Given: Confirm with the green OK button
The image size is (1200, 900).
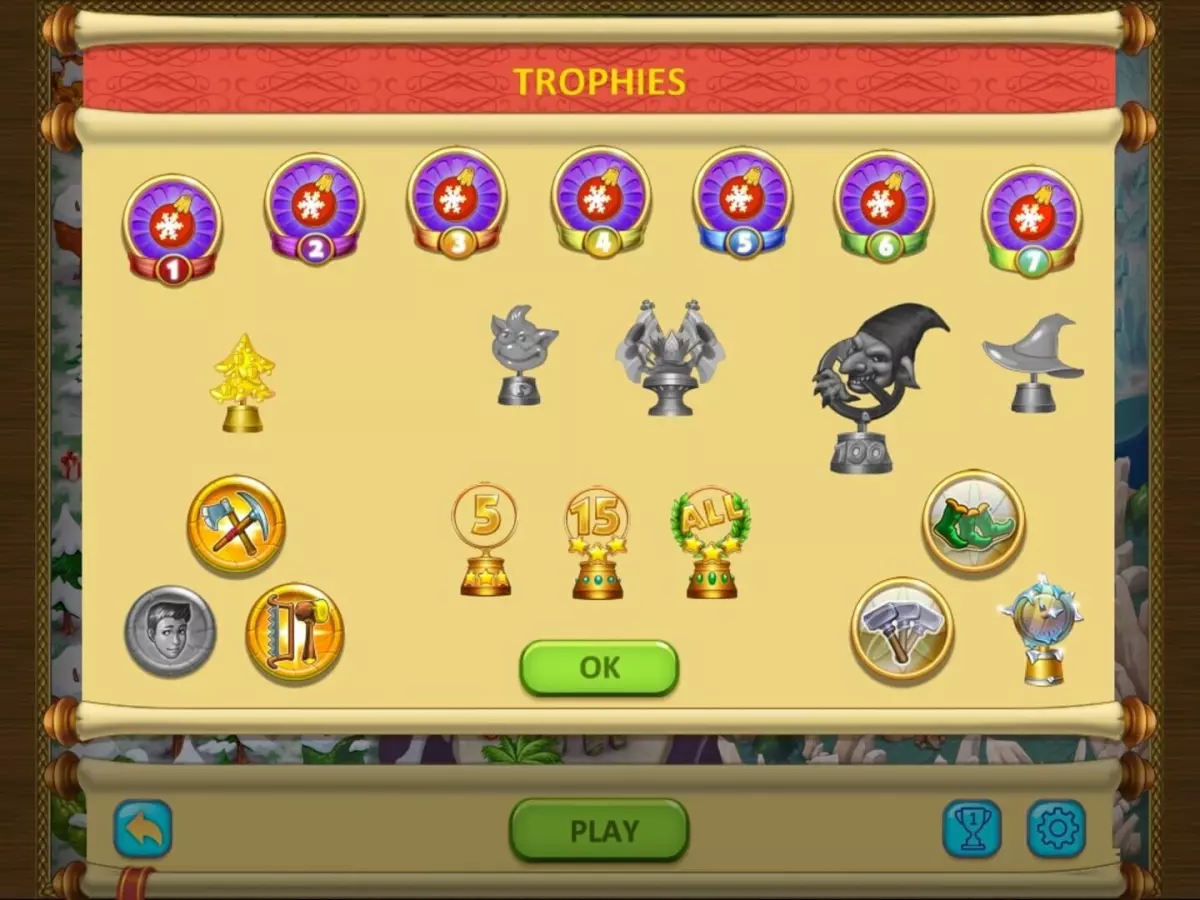Looking at the screenshot, I should [599, 668].
